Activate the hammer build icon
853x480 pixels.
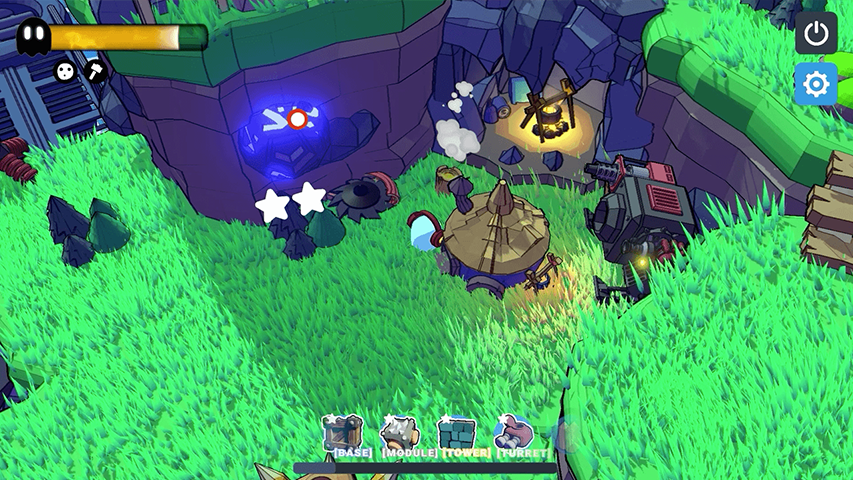[x=95, y=71]
